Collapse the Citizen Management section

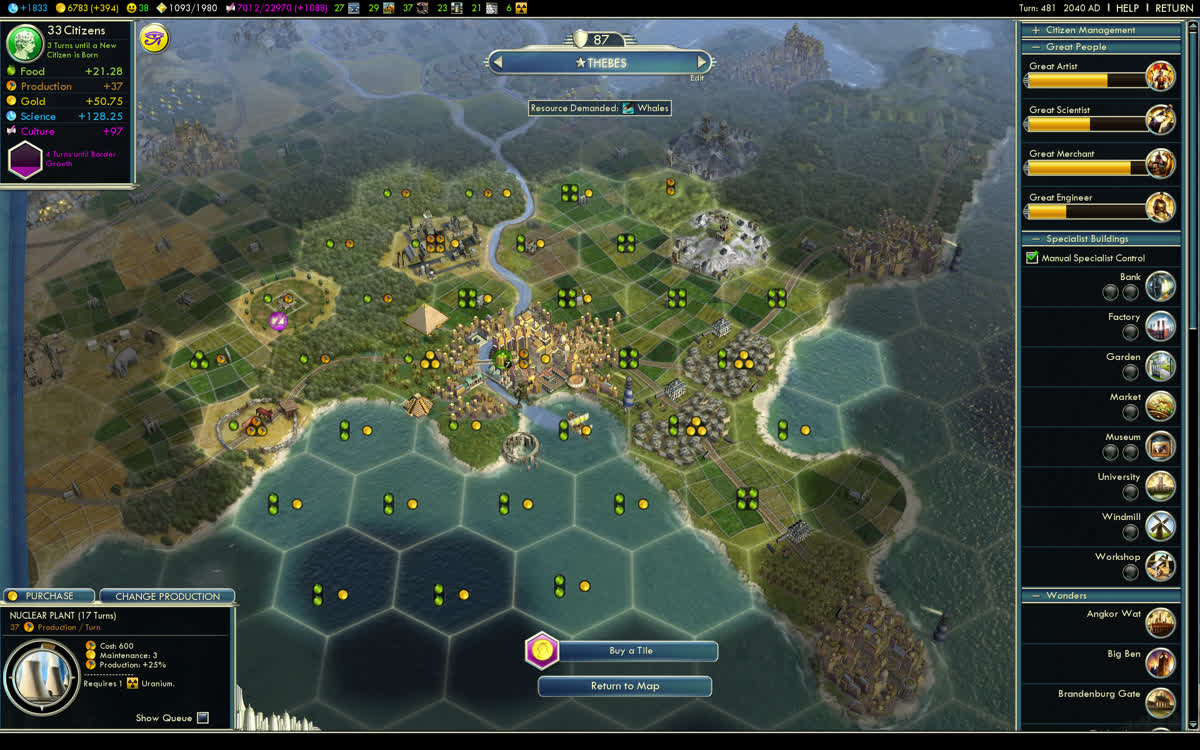pos(1035,31)
